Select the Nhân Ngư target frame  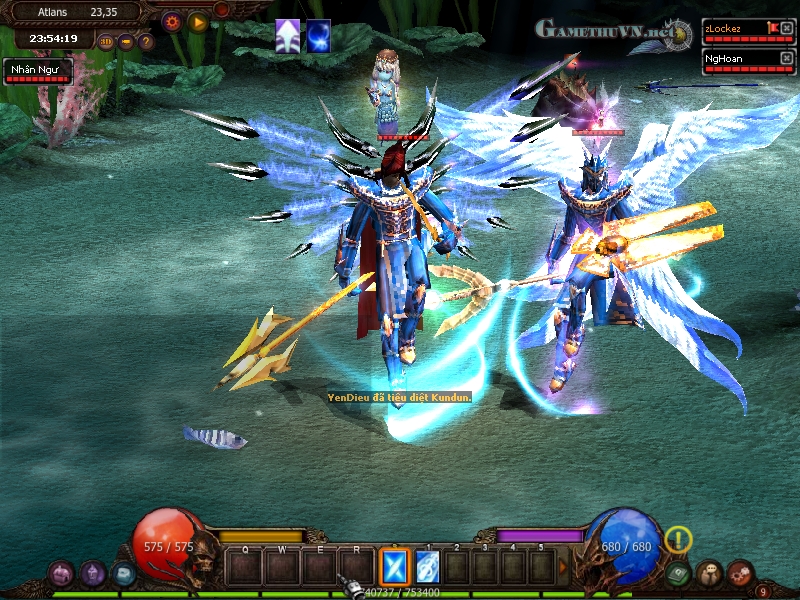point(37,70)
